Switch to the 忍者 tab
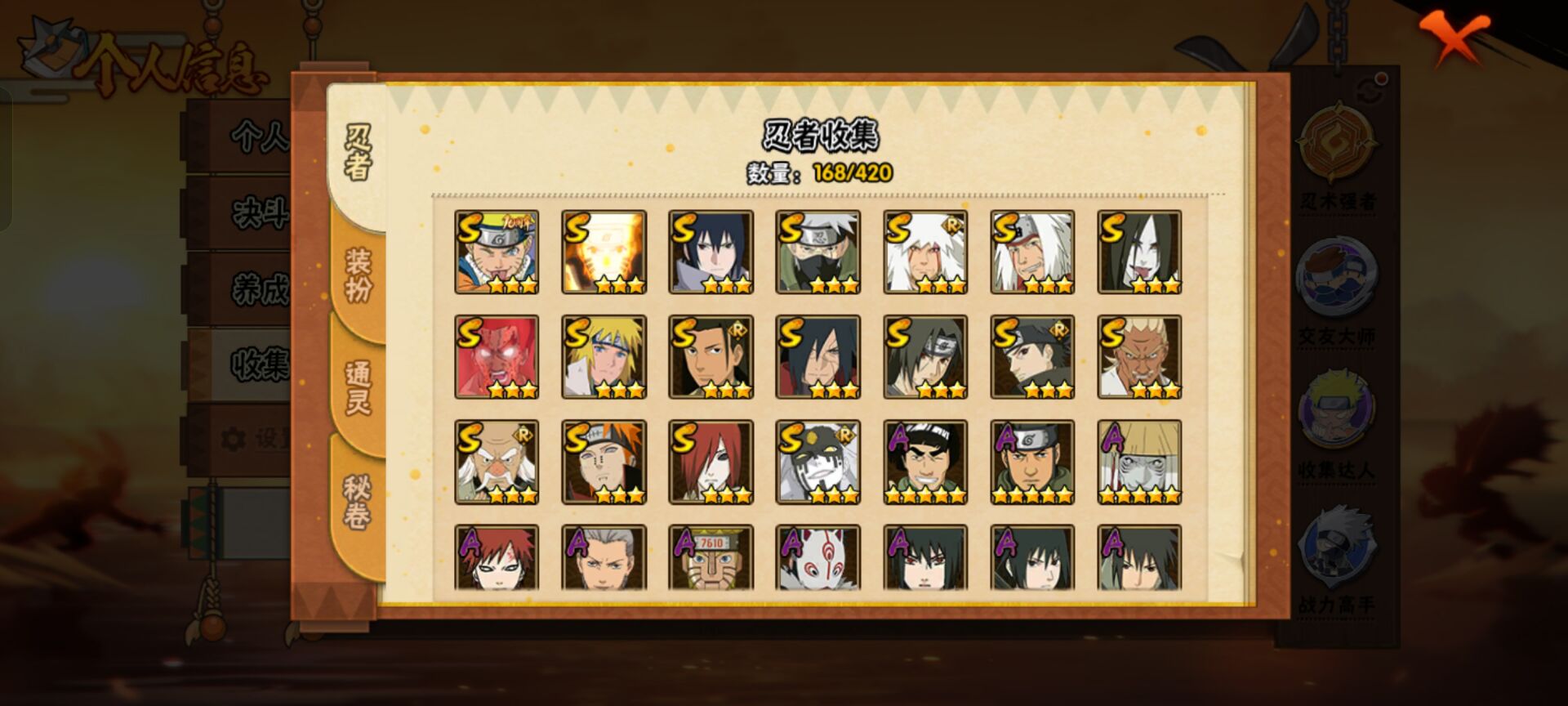The width and height of the screenshot is (1568, 706). tap(357, 153)
